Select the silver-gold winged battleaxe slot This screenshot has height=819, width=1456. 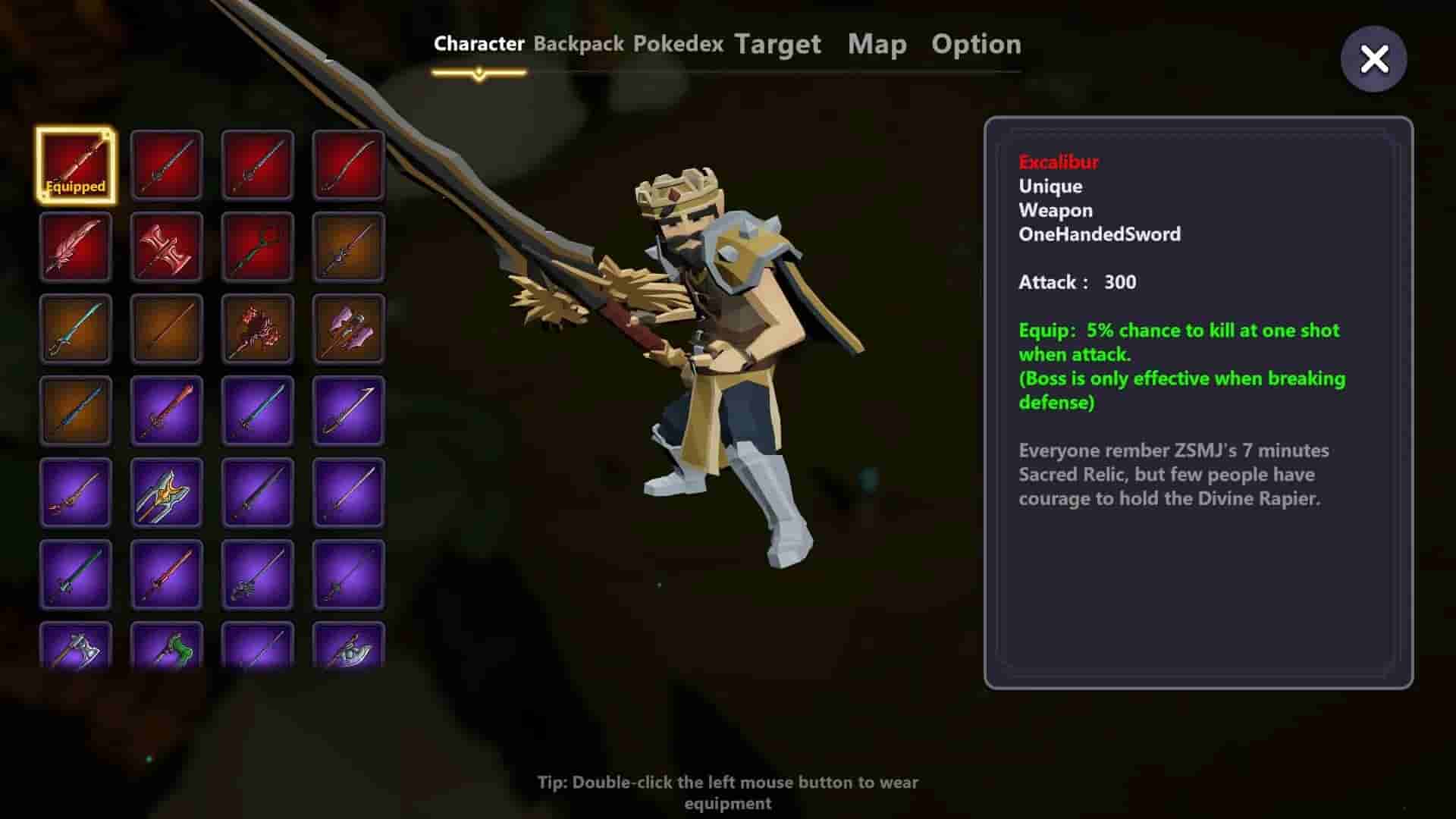point(167,493)
